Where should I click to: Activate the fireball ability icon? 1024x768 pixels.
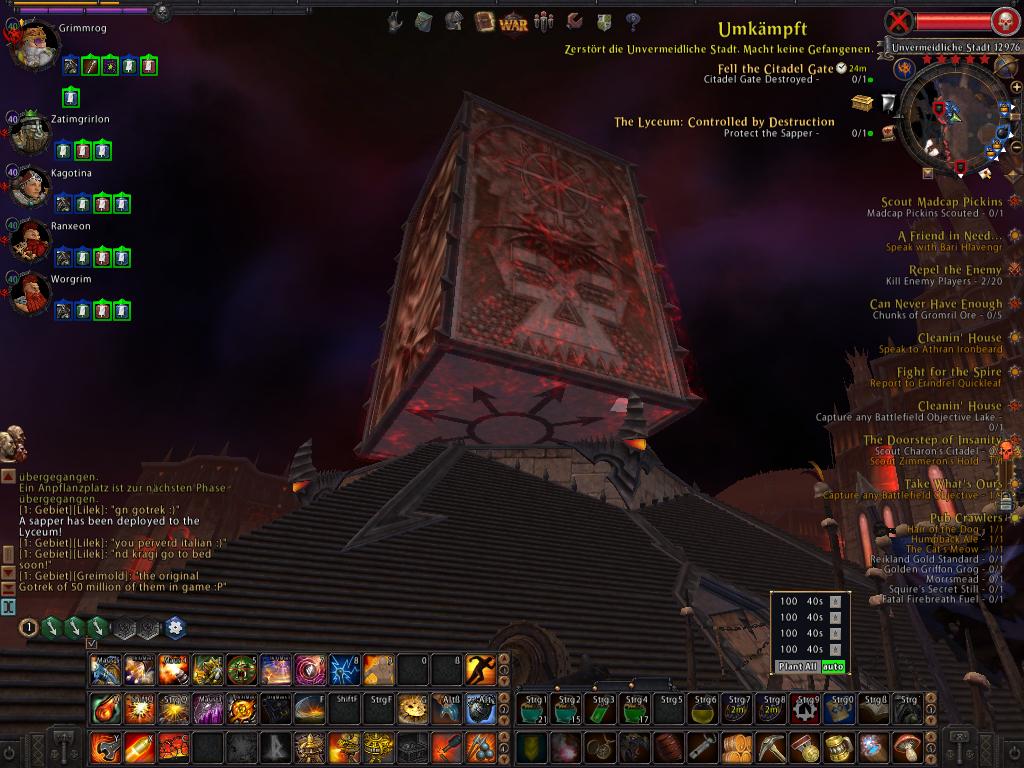pyautogui.click(x=105, y=709)
